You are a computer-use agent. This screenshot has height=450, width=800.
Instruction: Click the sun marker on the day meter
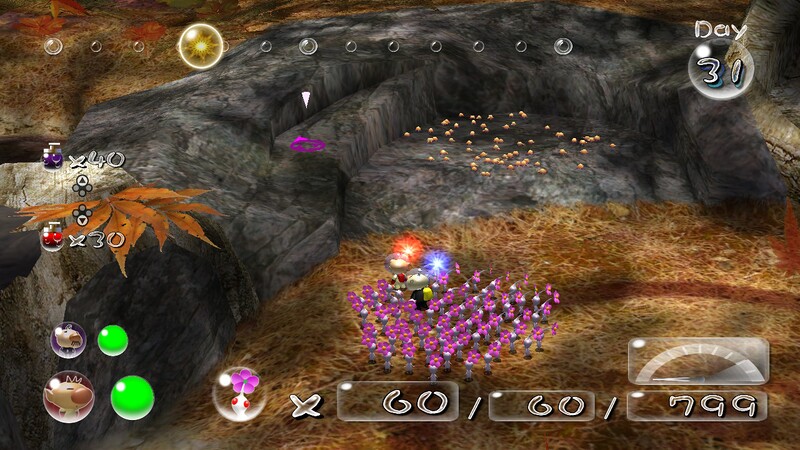point(200,45)
